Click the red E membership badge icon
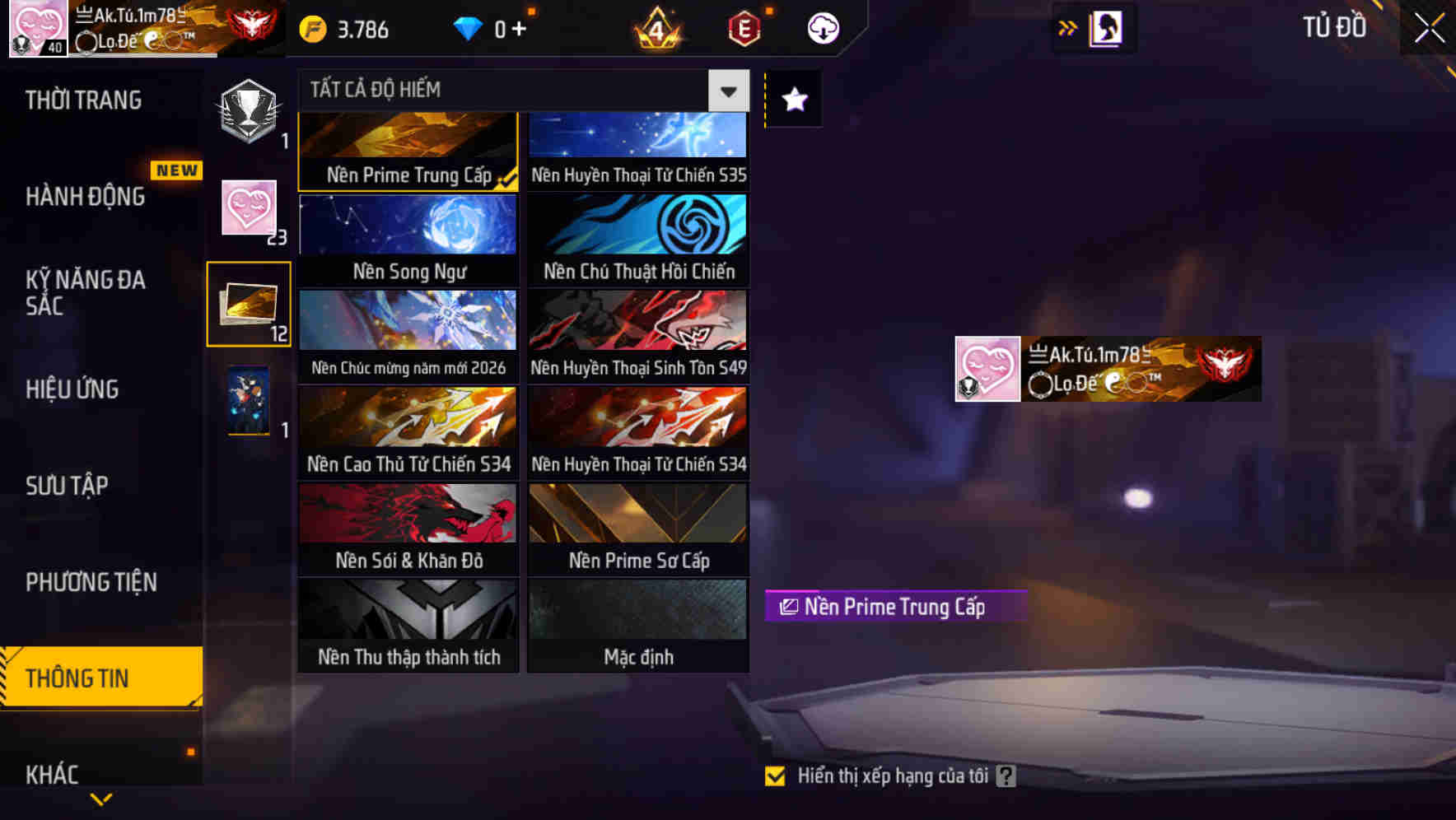Viewport: 1456px width, 820px height. [742, 27]
